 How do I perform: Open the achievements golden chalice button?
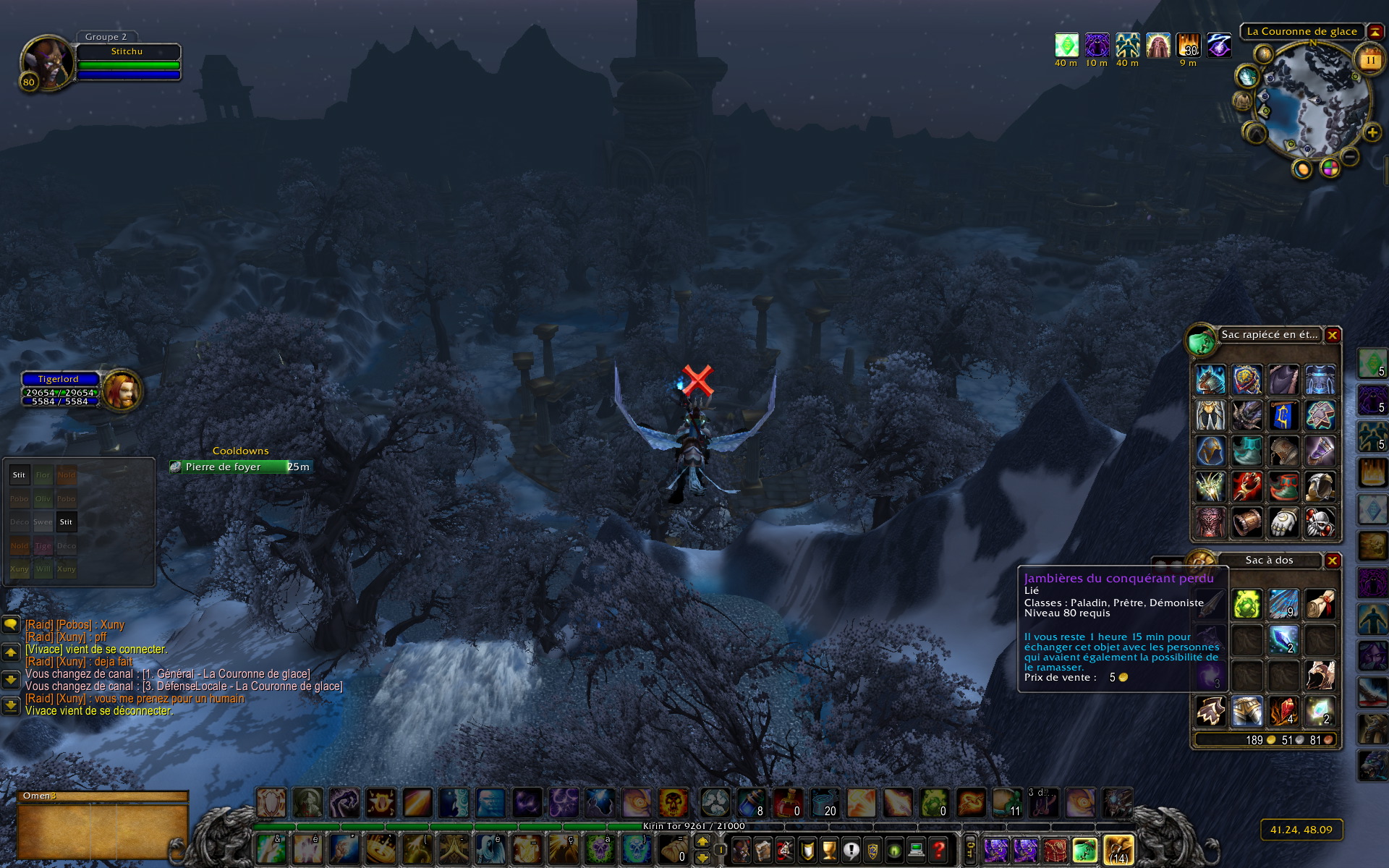pos(829,849)
